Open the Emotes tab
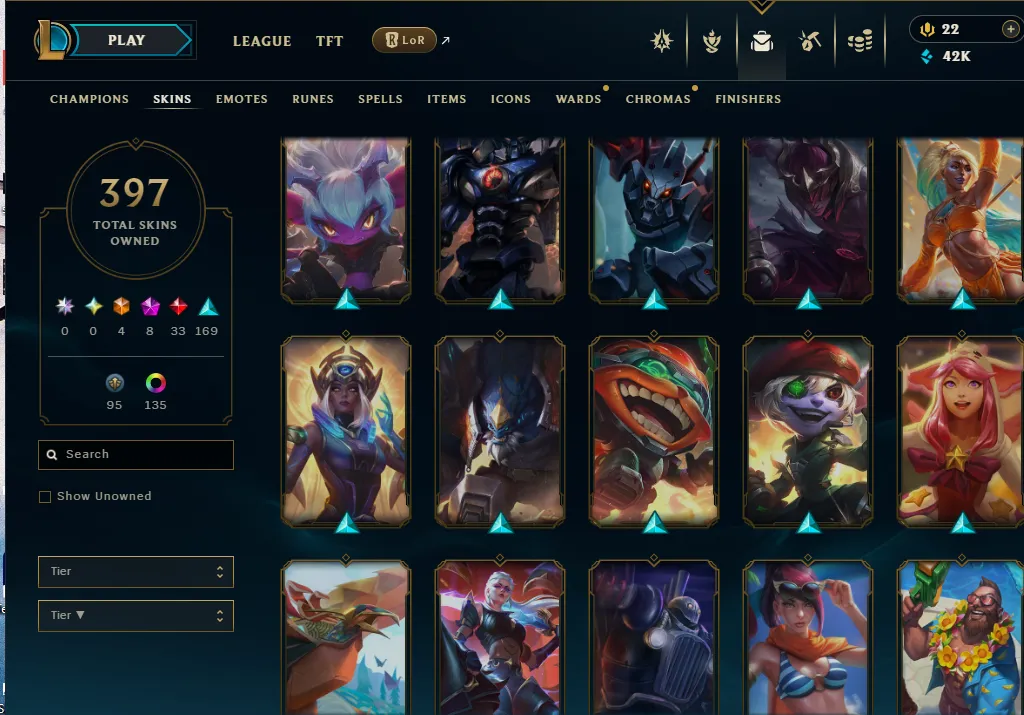1024x715 pixels. coord(242,99)
